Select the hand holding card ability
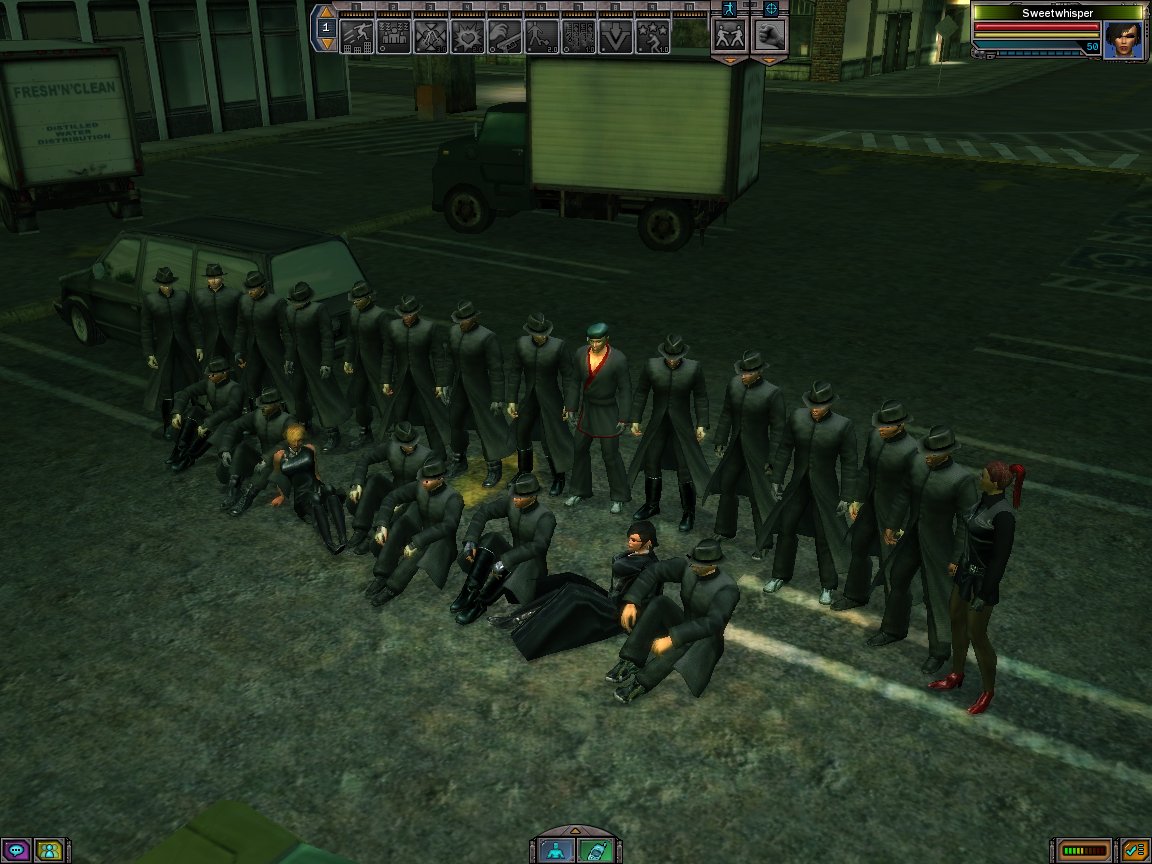This screenshot has width=1152, height=864. tap(505, 37)
